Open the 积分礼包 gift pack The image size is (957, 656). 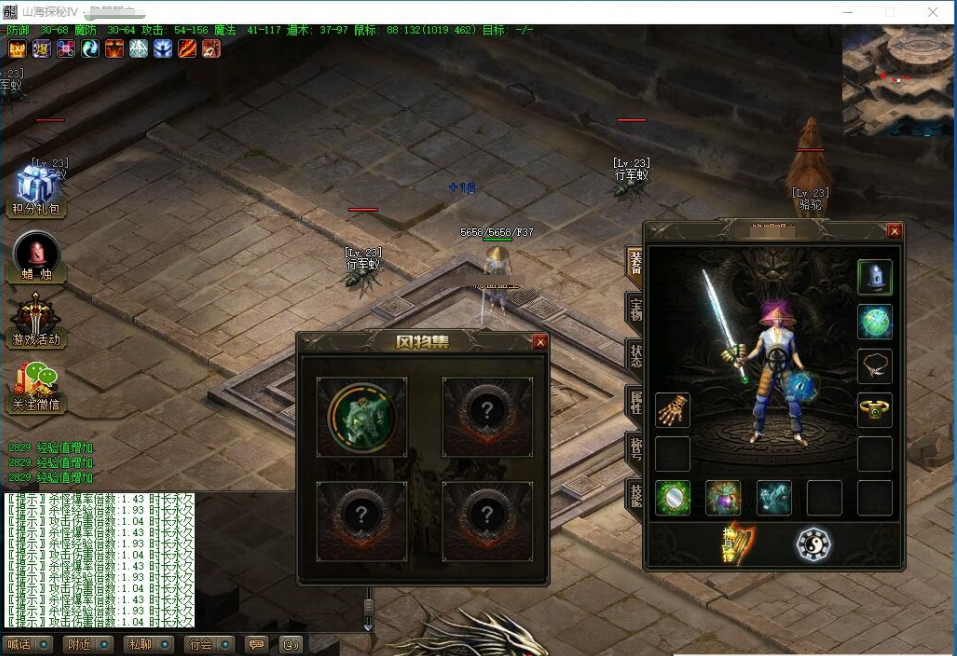(x=36, y=188)
